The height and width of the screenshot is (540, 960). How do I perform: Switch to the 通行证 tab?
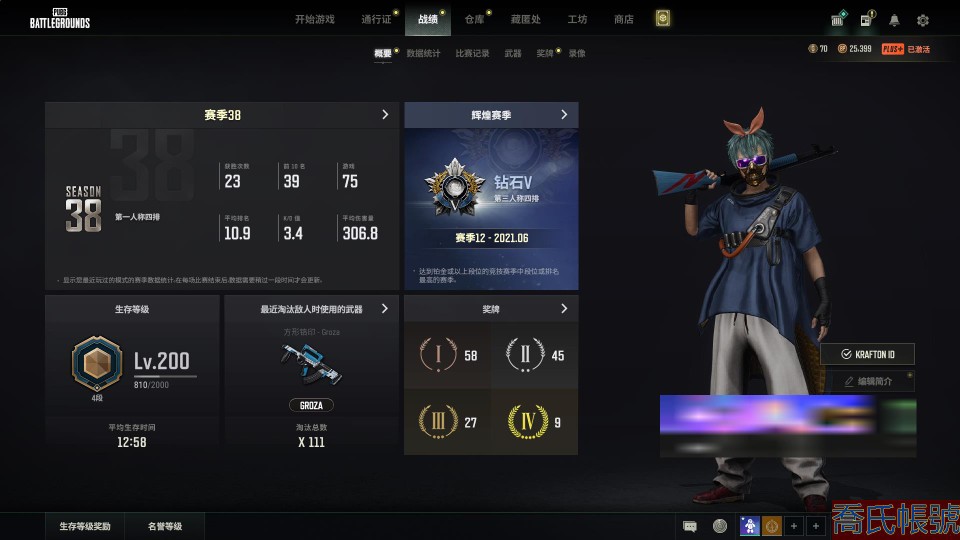click(376, 19)
